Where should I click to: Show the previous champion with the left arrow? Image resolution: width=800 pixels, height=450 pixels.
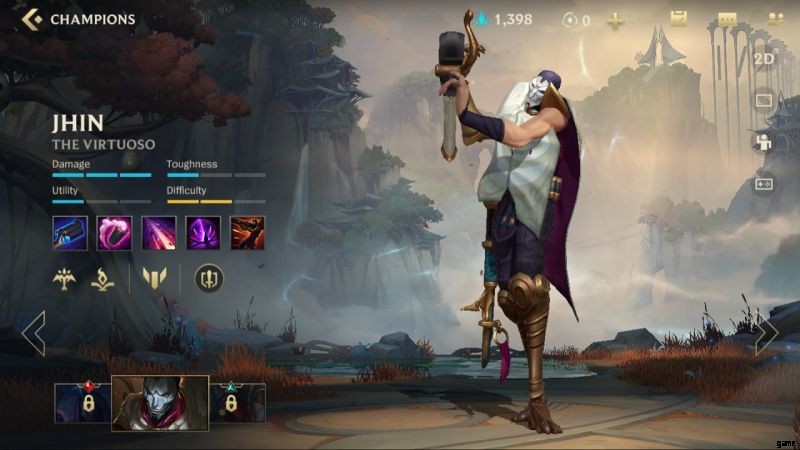point(33,334)
